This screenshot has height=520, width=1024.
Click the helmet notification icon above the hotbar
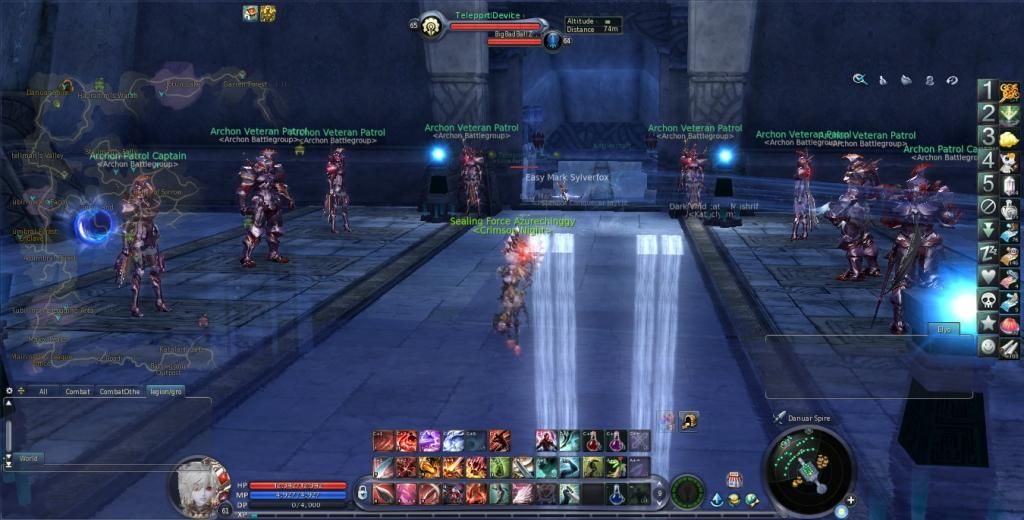[690, 421]
